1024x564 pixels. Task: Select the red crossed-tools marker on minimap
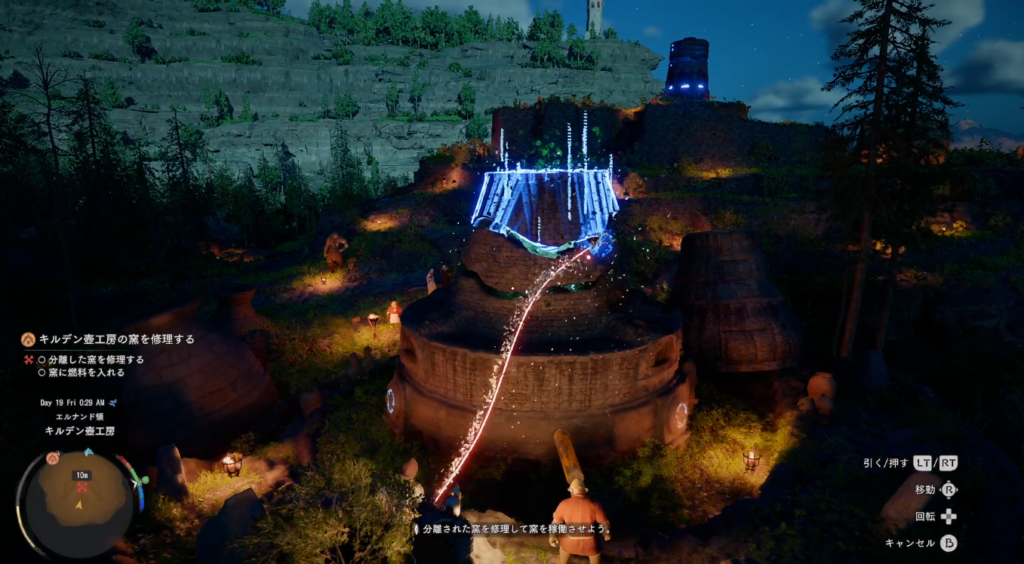pyautogui.click(x=82, y=487)
